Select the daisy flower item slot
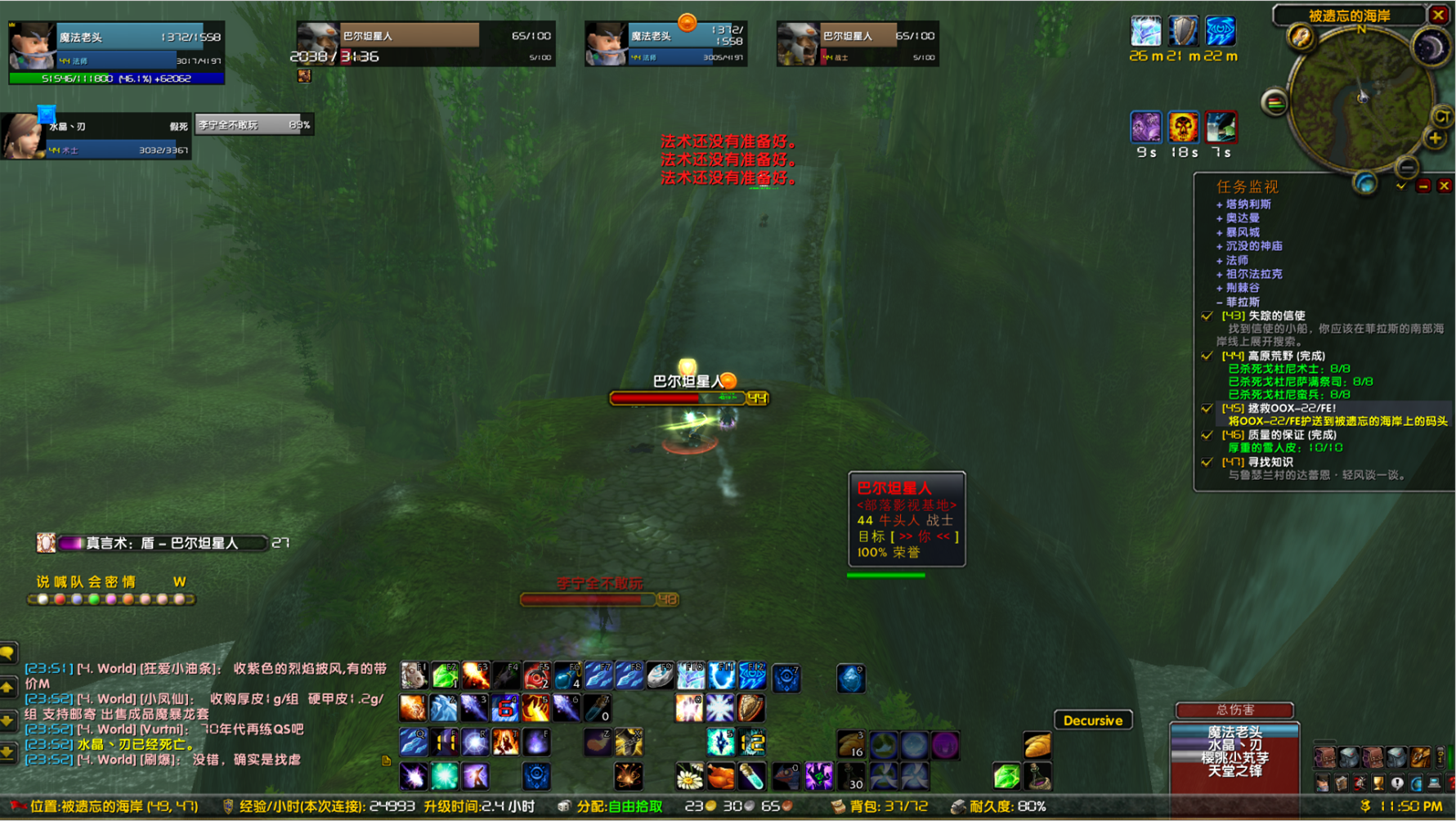Image resolution: width=1456 pixels, height=821 pixels. 690,775
